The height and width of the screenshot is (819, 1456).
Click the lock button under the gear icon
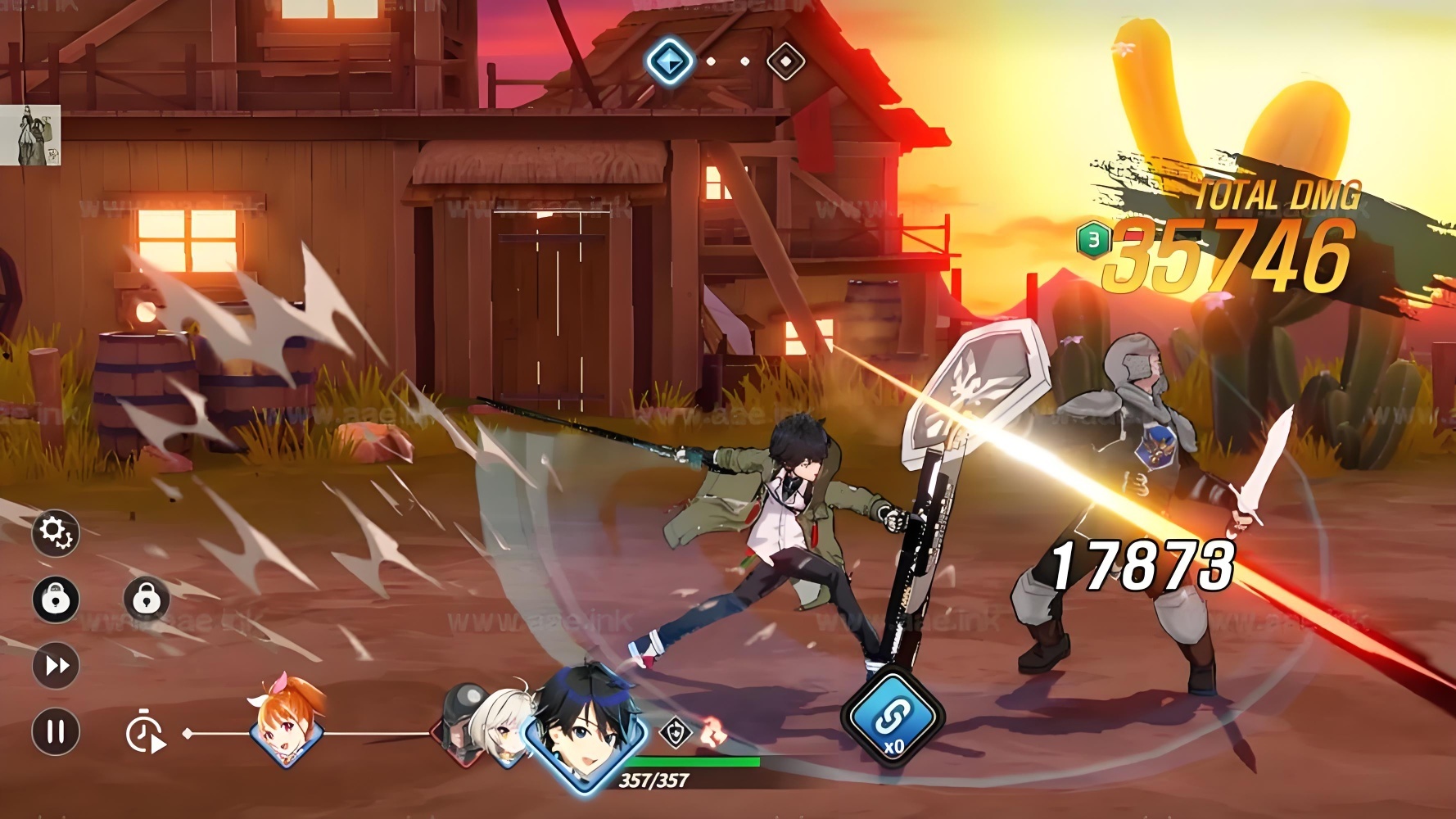click(56, 600)
